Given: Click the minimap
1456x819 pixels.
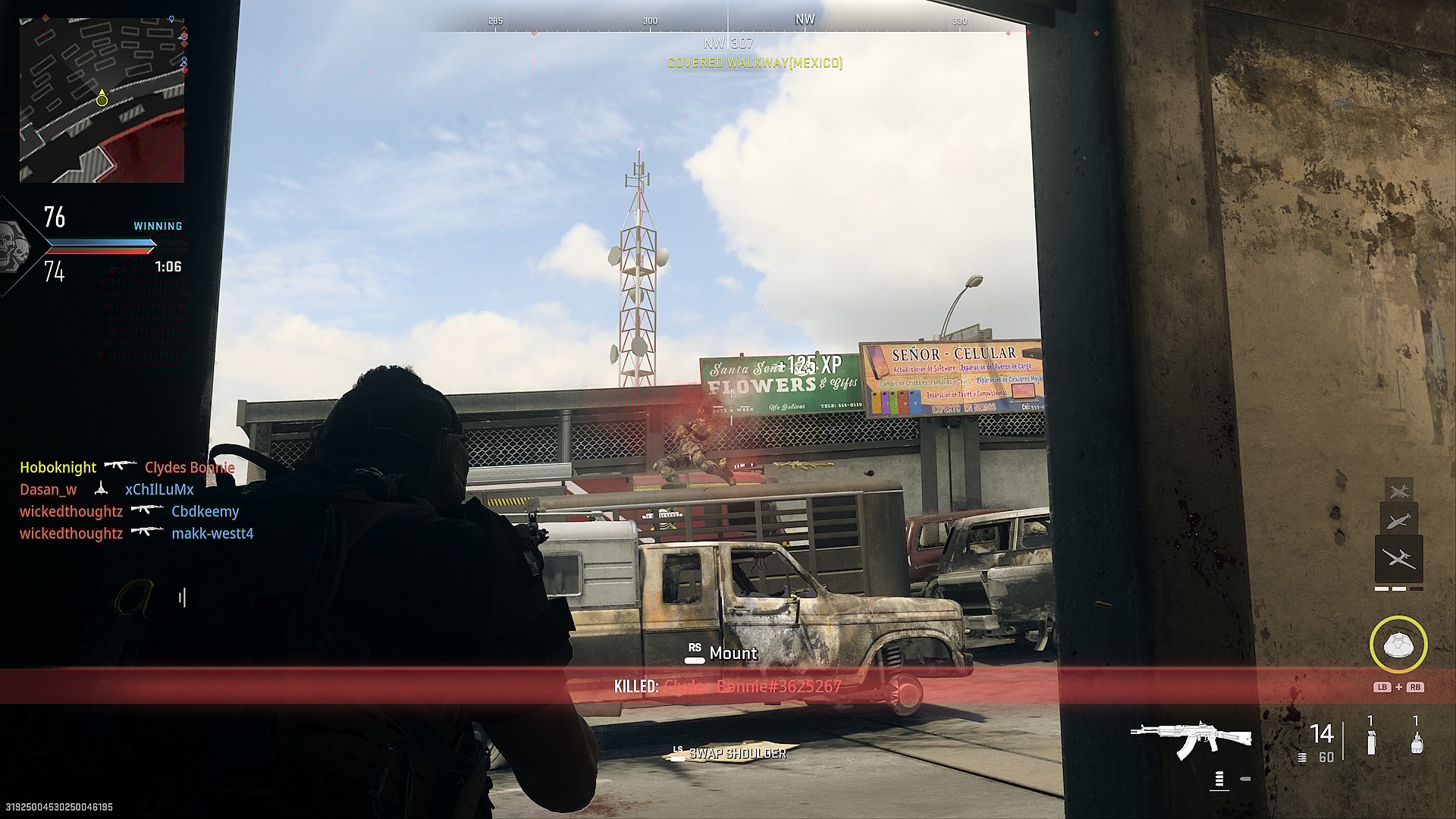Looking at the screenshot, I should [x=102, y=100].
